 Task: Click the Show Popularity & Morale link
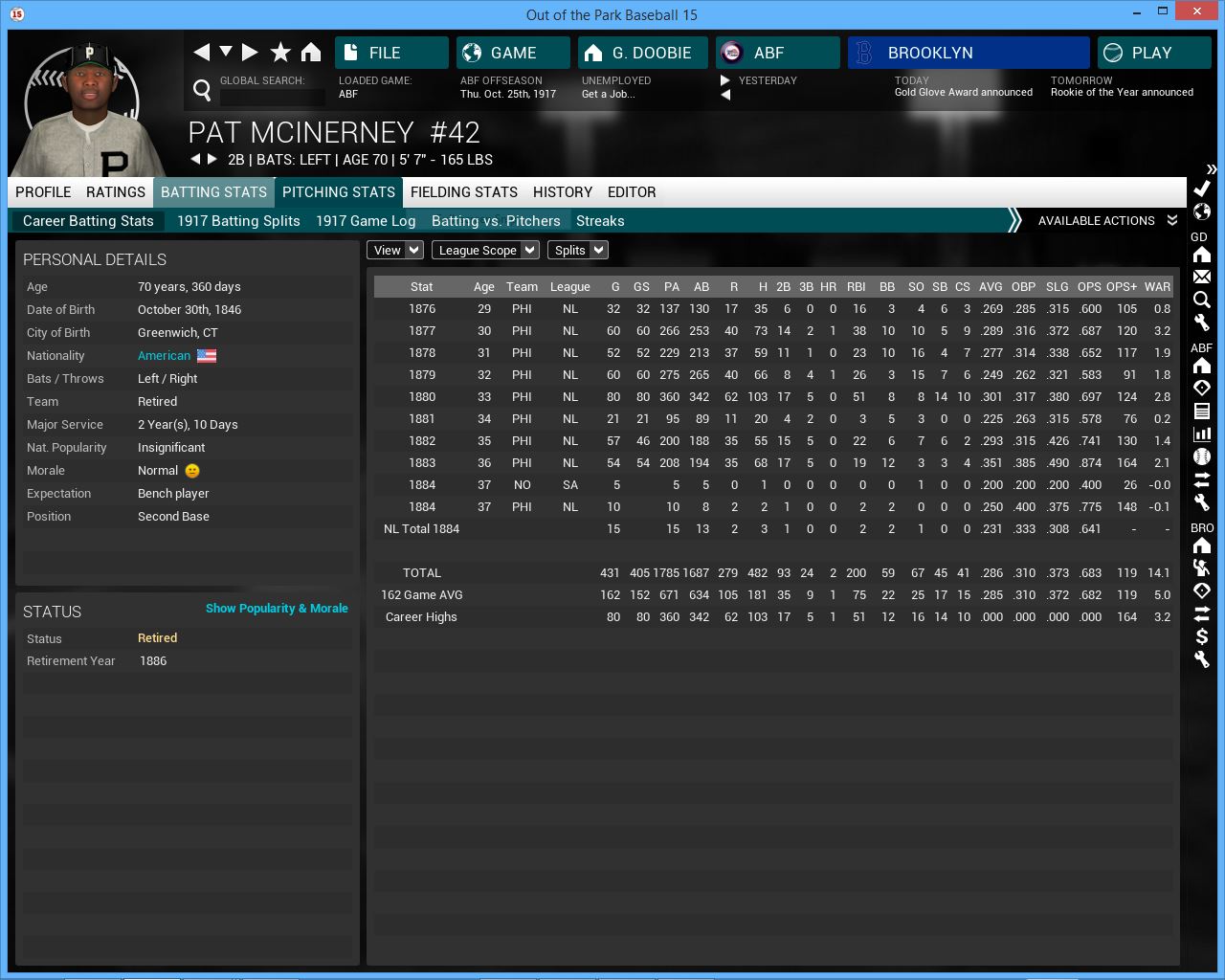277,609
